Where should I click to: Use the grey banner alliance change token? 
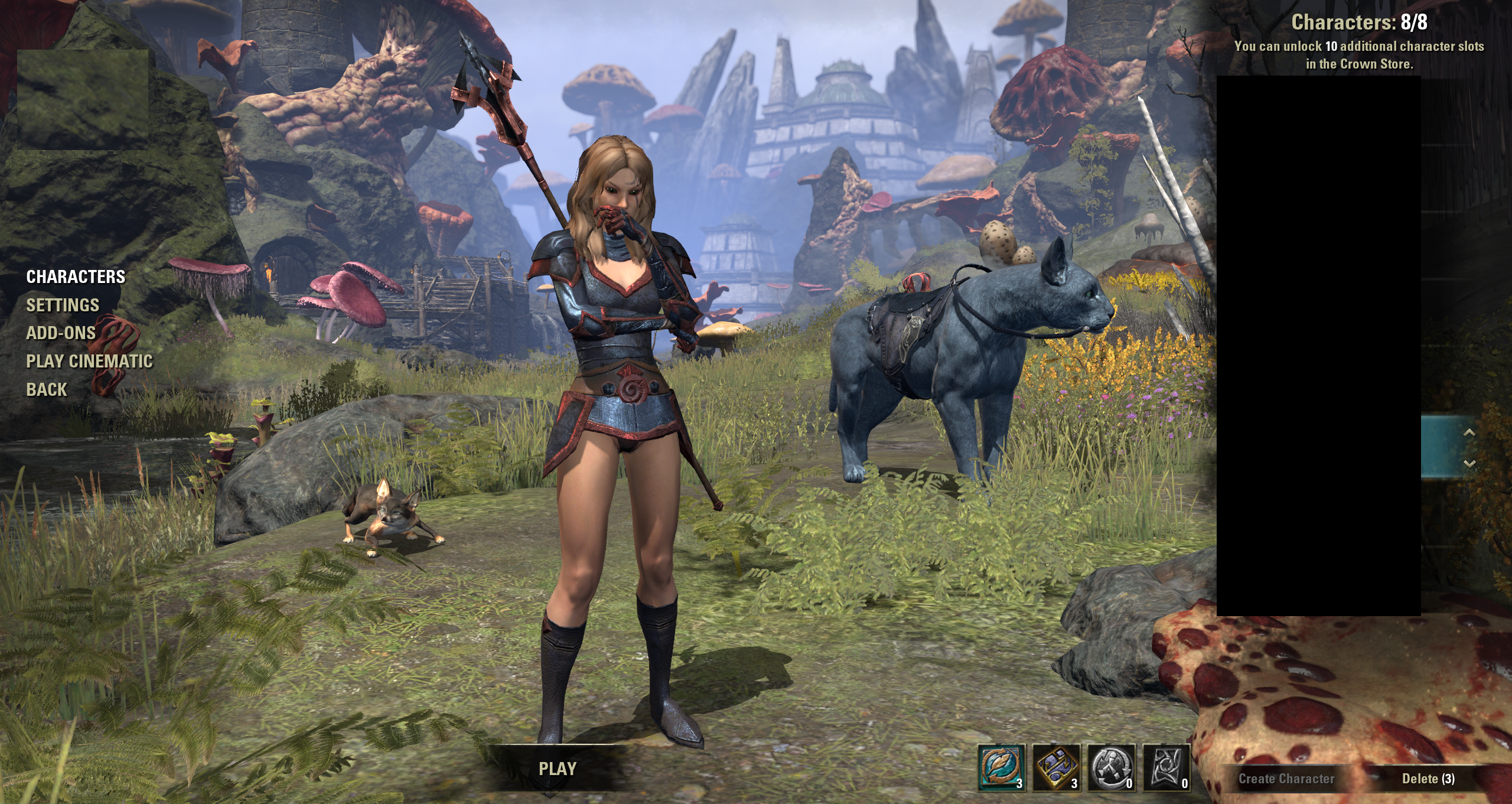[x=1166, y=767]
